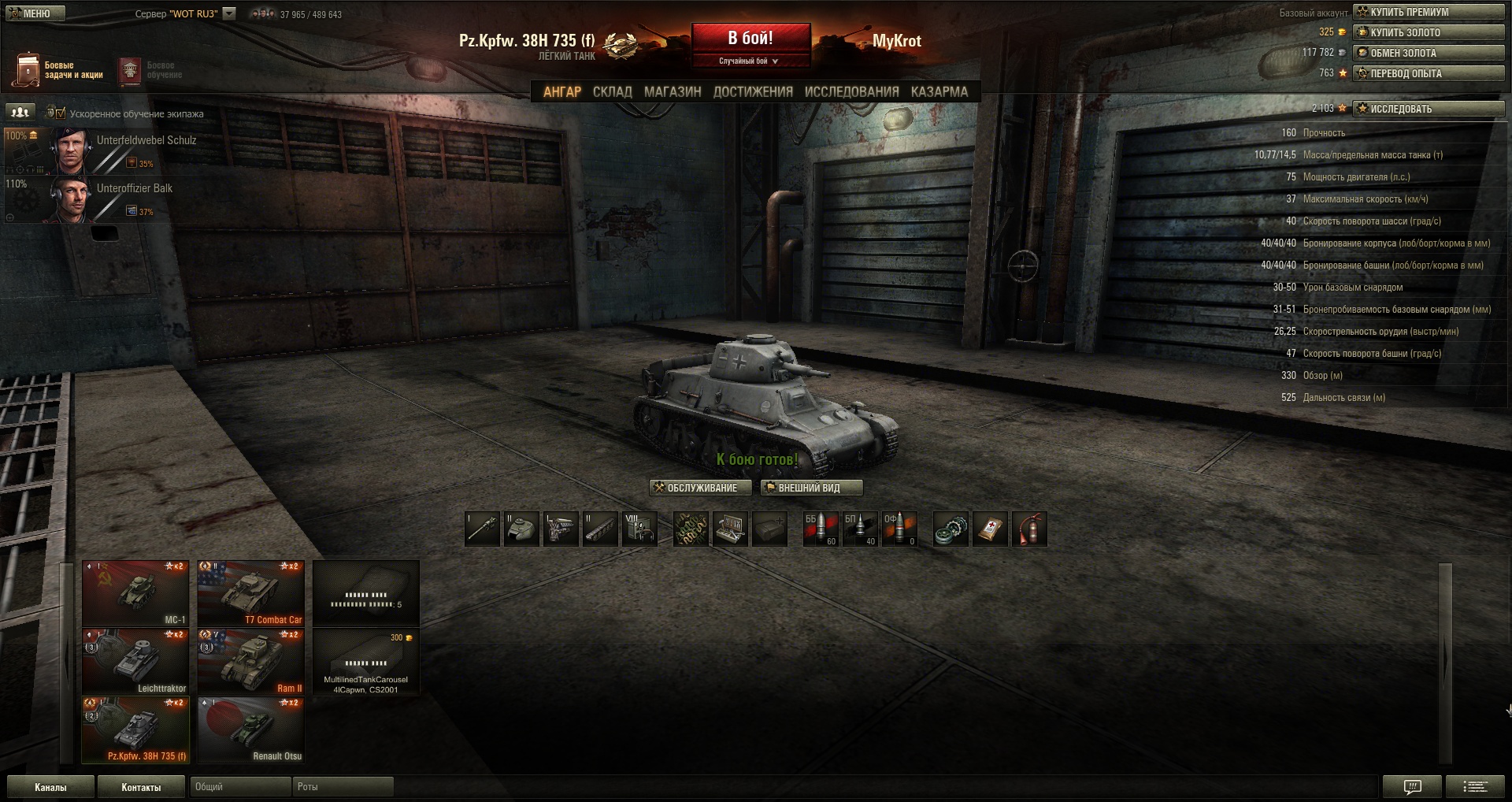Switch to the СКЛАД tab
Screen dimensions: 1512x802
click(x=612, y=92)
